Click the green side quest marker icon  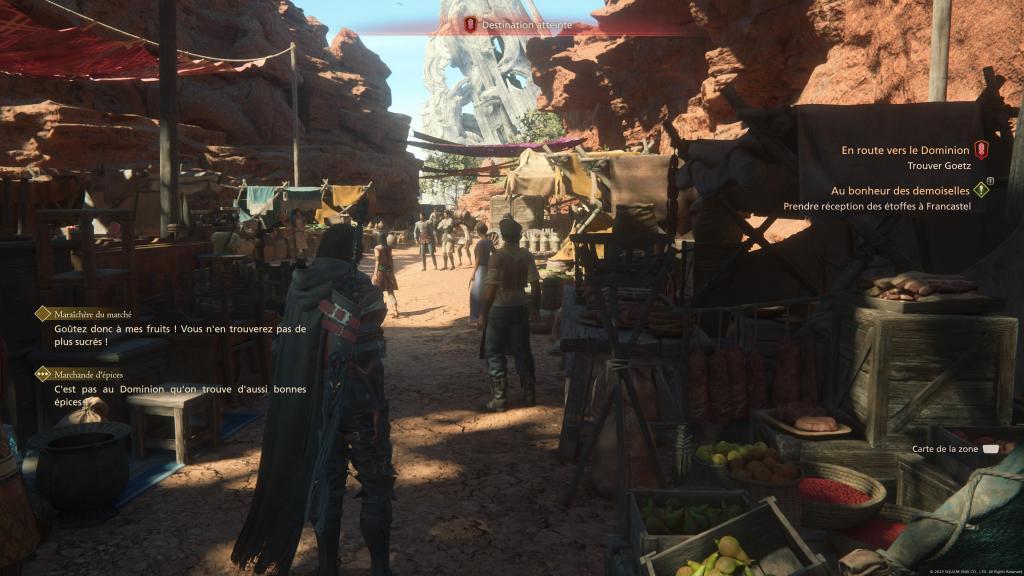click(981, 189)
